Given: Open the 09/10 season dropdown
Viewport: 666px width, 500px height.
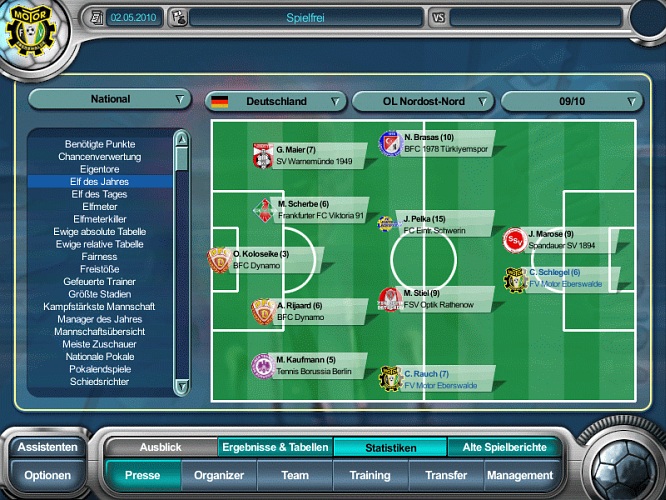Looking at the screenshot, I should tap(571, 101).
